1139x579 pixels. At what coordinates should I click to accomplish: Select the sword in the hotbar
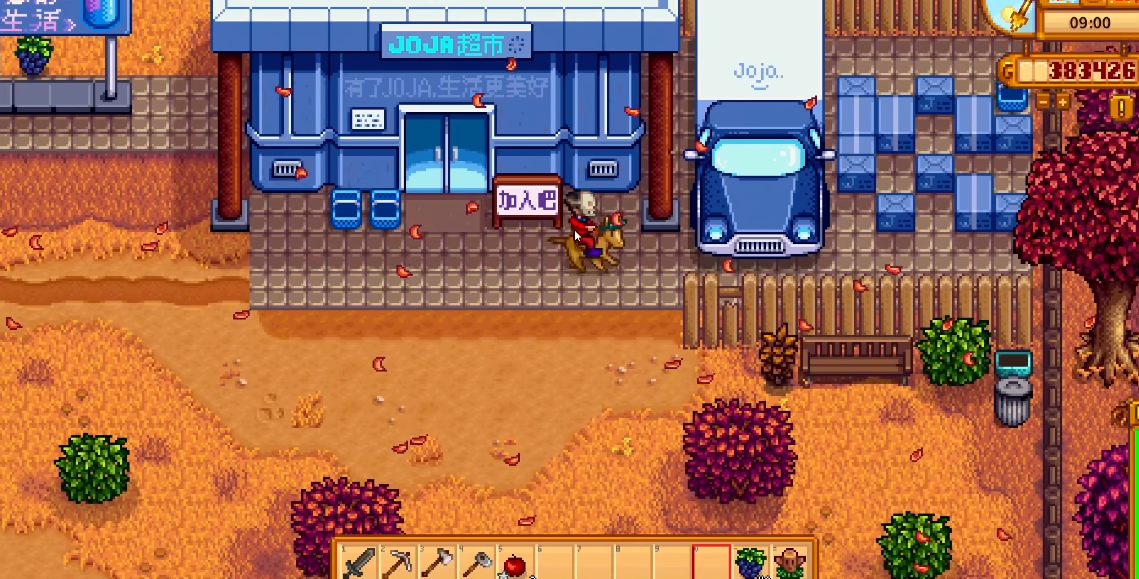(x=358, y=564)
